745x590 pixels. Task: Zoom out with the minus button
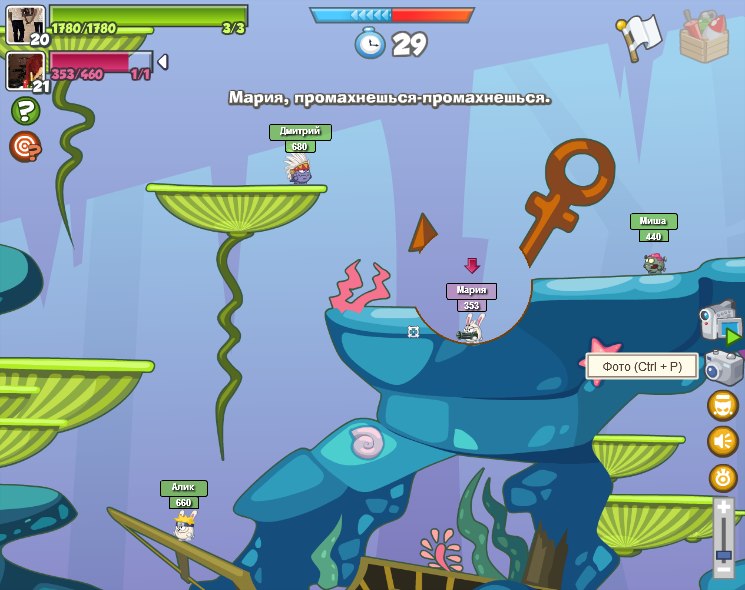pyautogui.click(x=723, y=570)
